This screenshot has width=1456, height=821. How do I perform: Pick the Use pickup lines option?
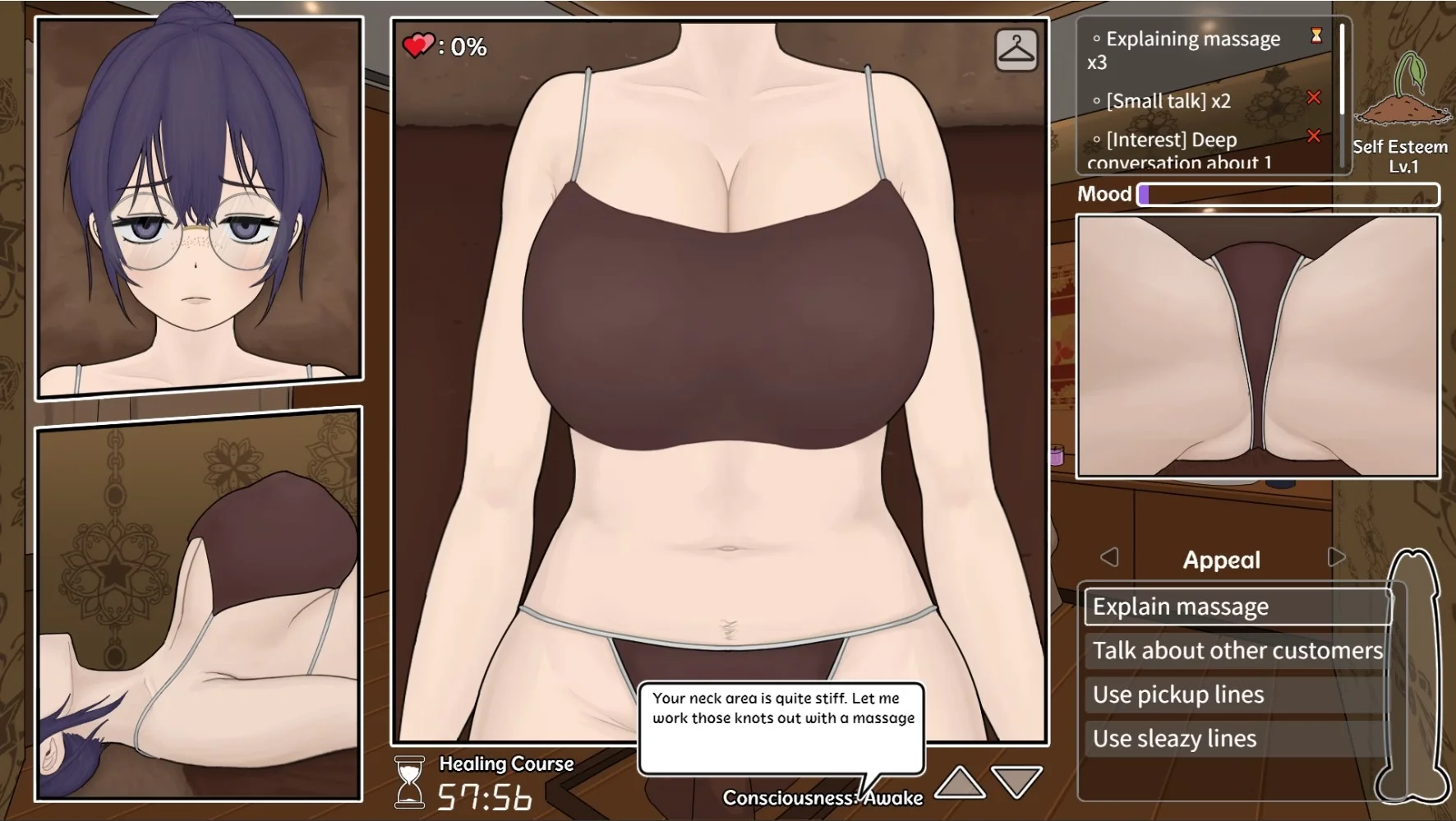click(x=1237, y=694)
